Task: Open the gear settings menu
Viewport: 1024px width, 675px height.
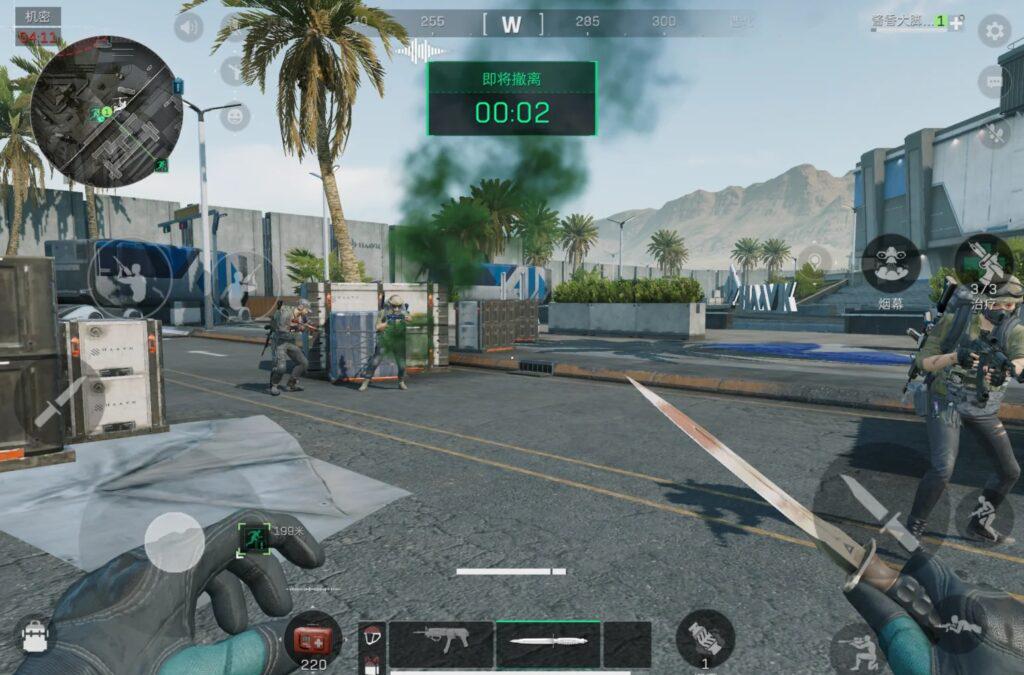Action: tap(993, 31)
